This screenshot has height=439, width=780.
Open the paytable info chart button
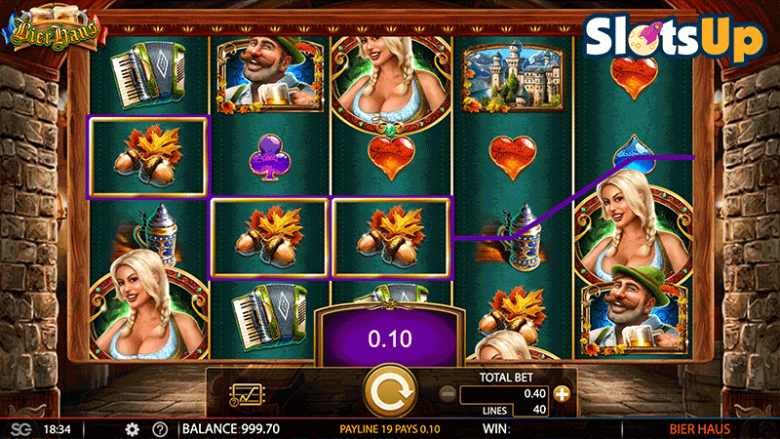point(245,395)
